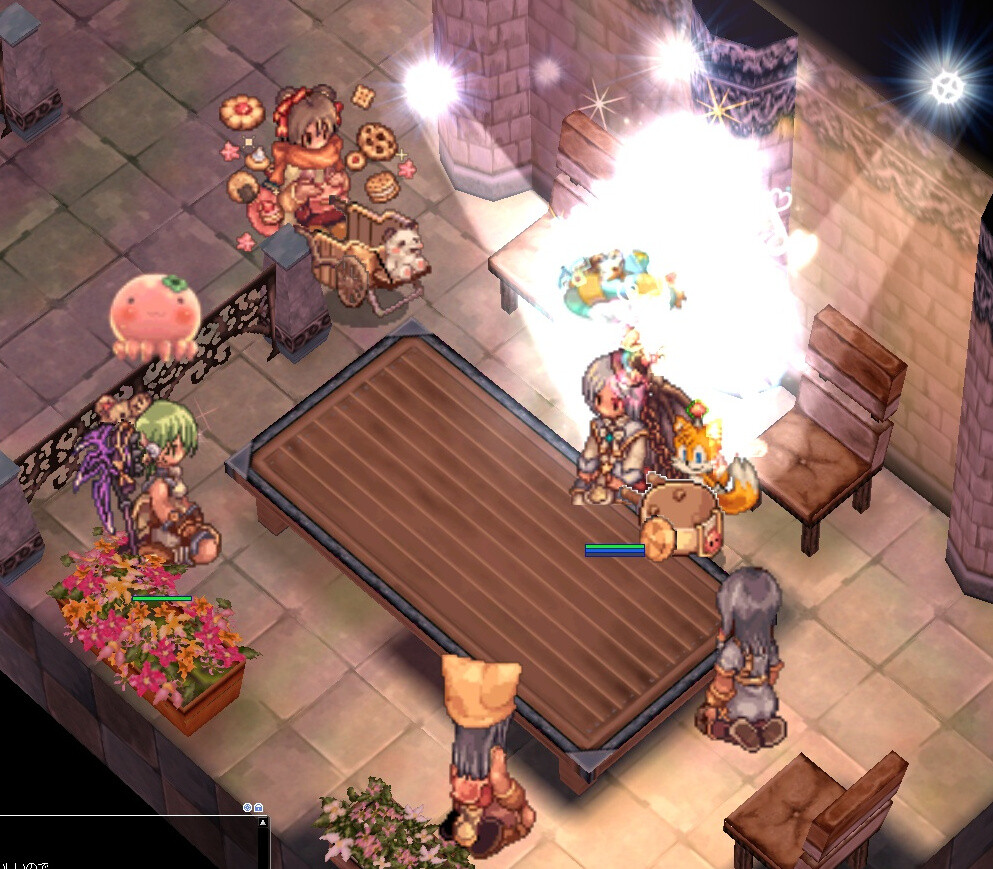Open the chat window settings gear icon
The width and height of the screenshot is (993, 869).
247,807
